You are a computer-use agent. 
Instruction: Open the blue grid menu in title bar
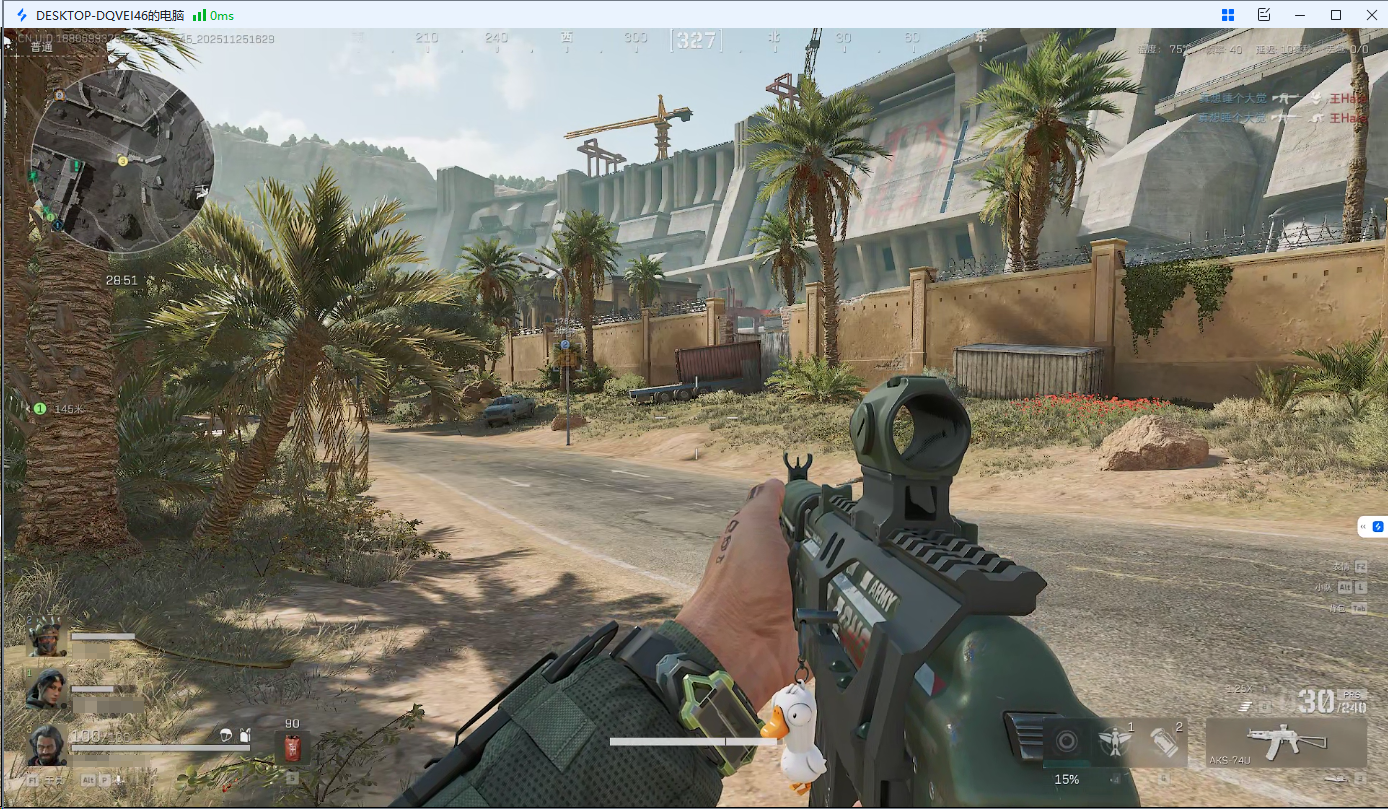[1228, 15]
